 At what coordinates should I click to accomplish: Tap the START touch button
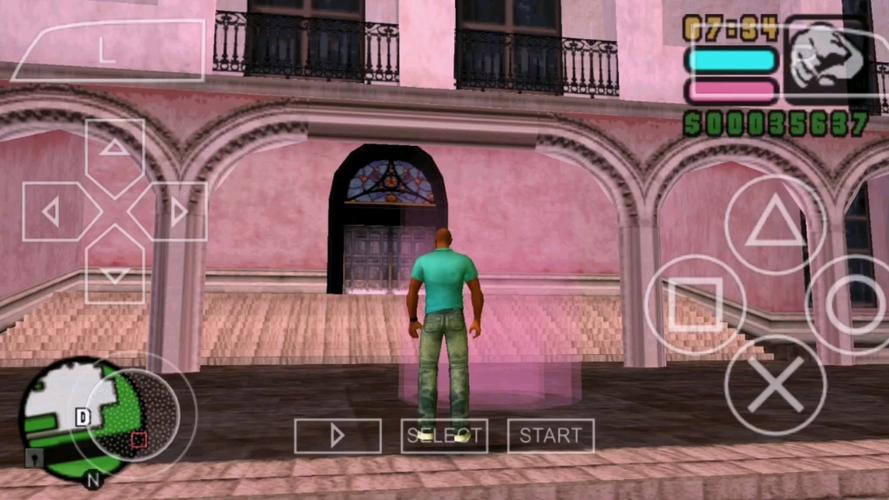[x=550, y=436]
